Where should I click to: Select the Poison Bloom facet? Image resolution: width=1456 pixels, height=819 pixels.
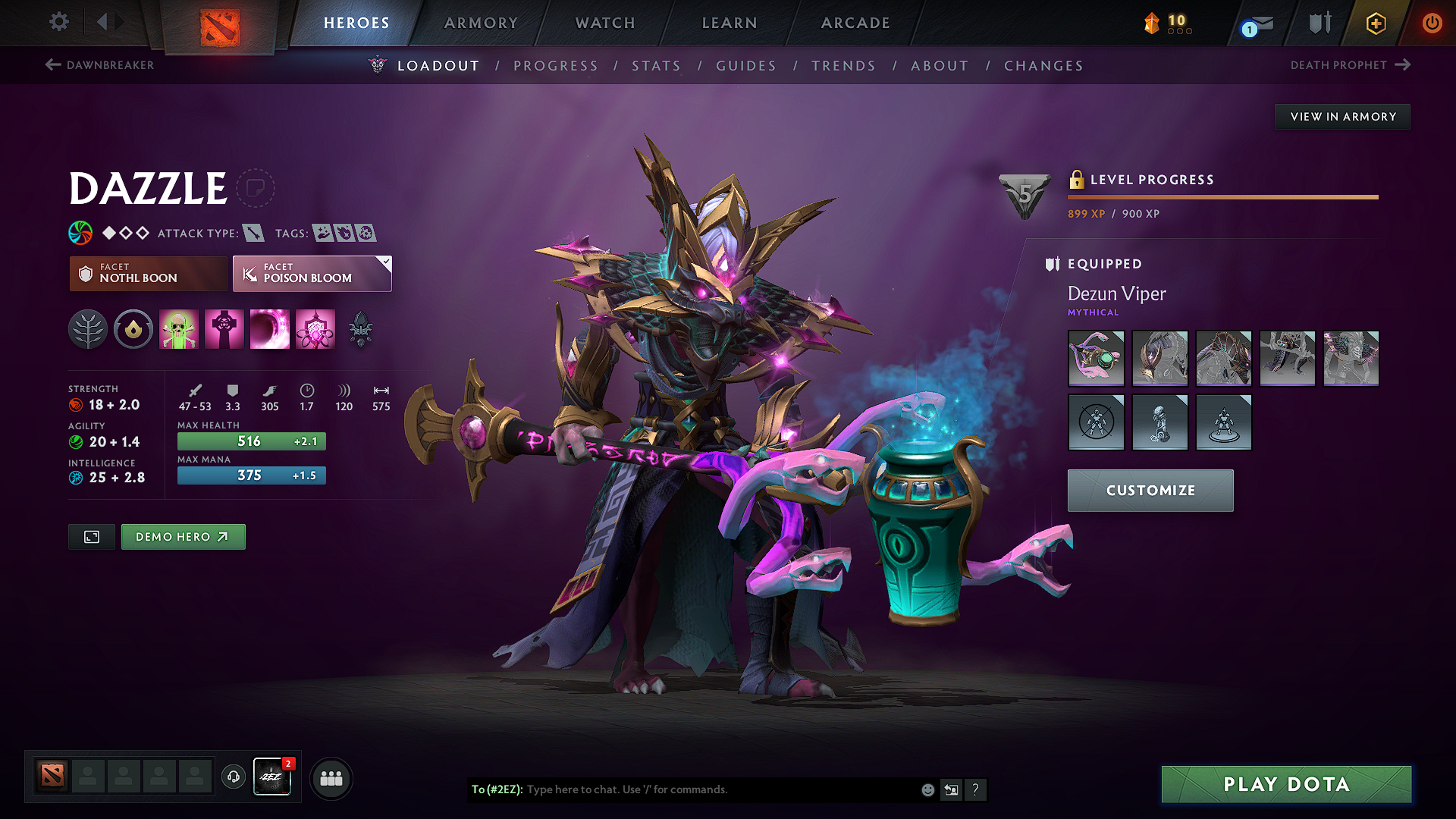point(311,273)
